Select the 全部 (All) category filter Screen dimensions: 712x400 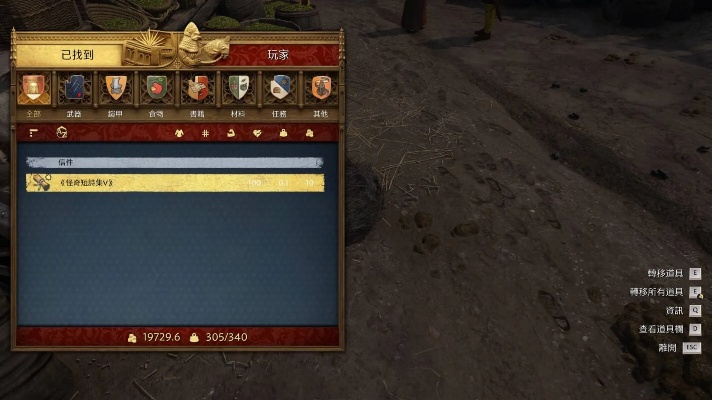click(x=33, y=92)
